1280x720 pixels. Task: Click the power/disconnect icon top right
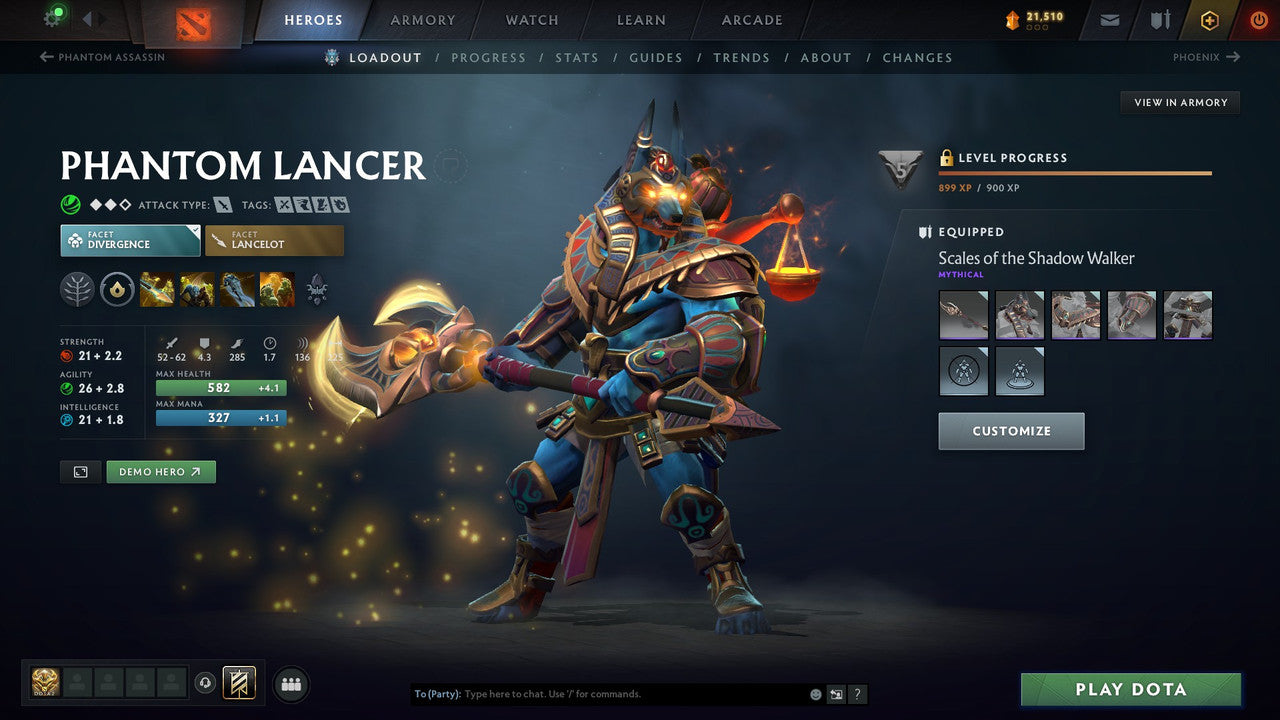click(1258, 19)
